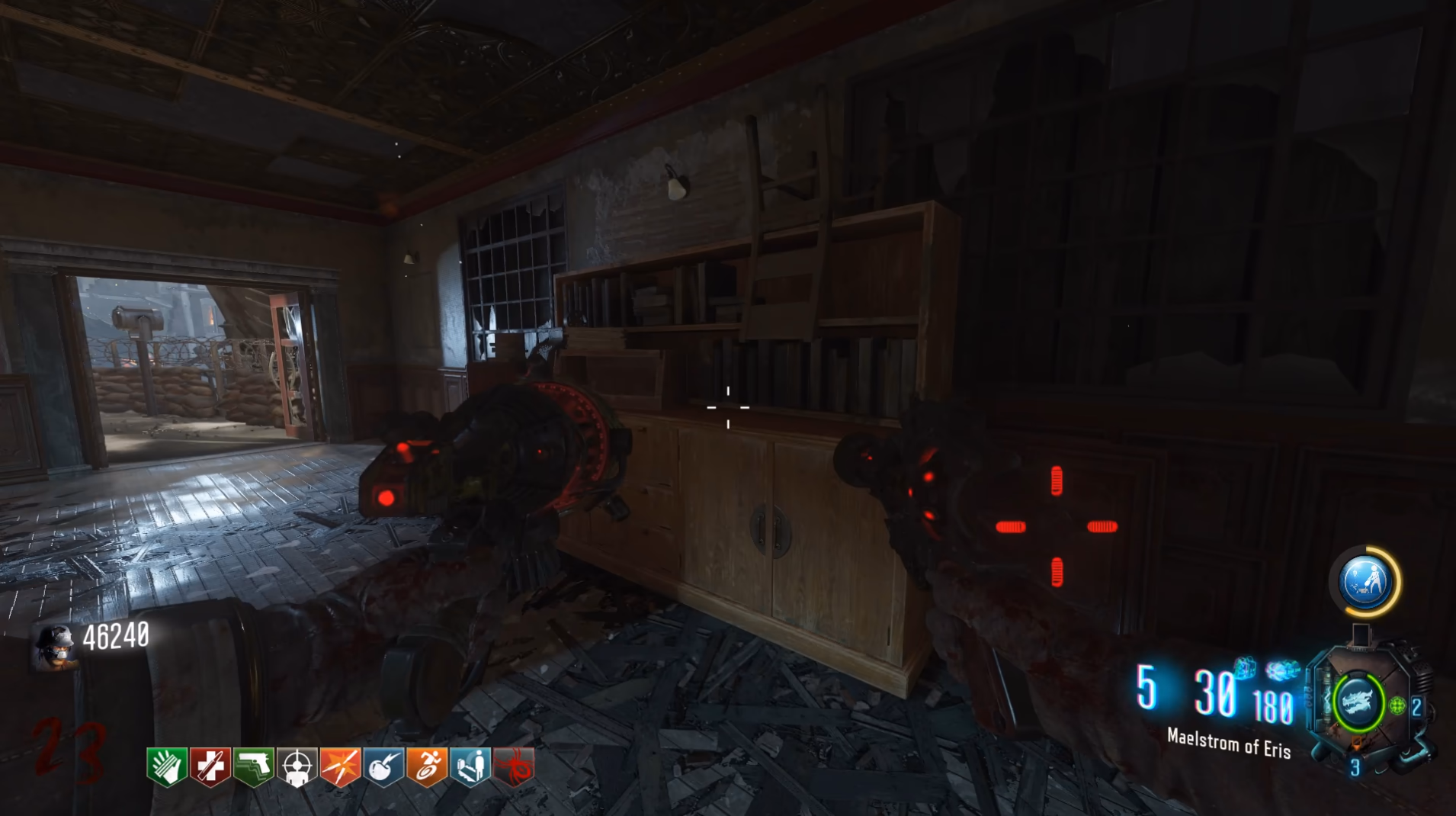
Task: Click the orange running man perk
Action: tap(427, 766)
